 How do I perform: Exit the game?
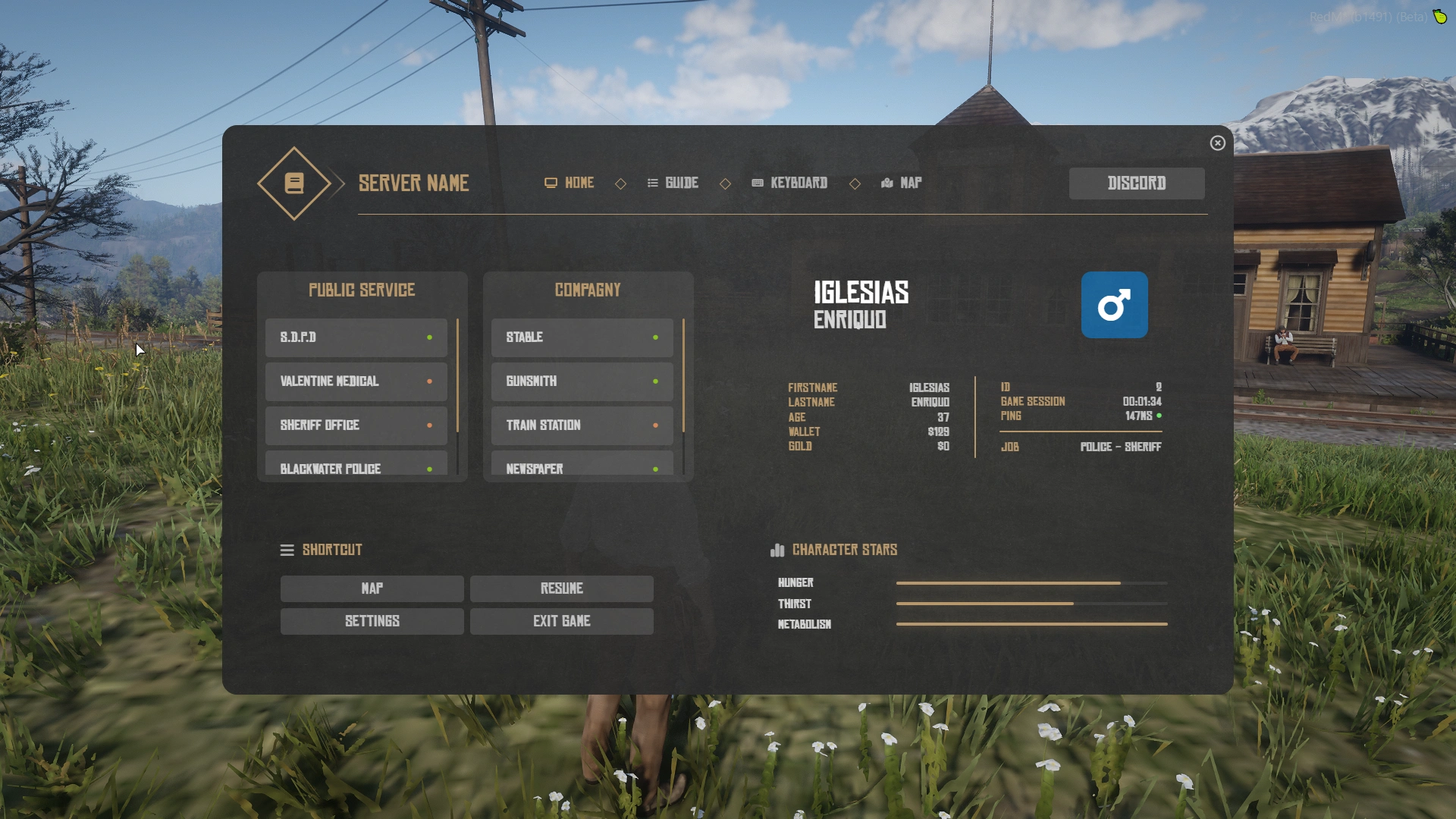[x=561, y=622]
